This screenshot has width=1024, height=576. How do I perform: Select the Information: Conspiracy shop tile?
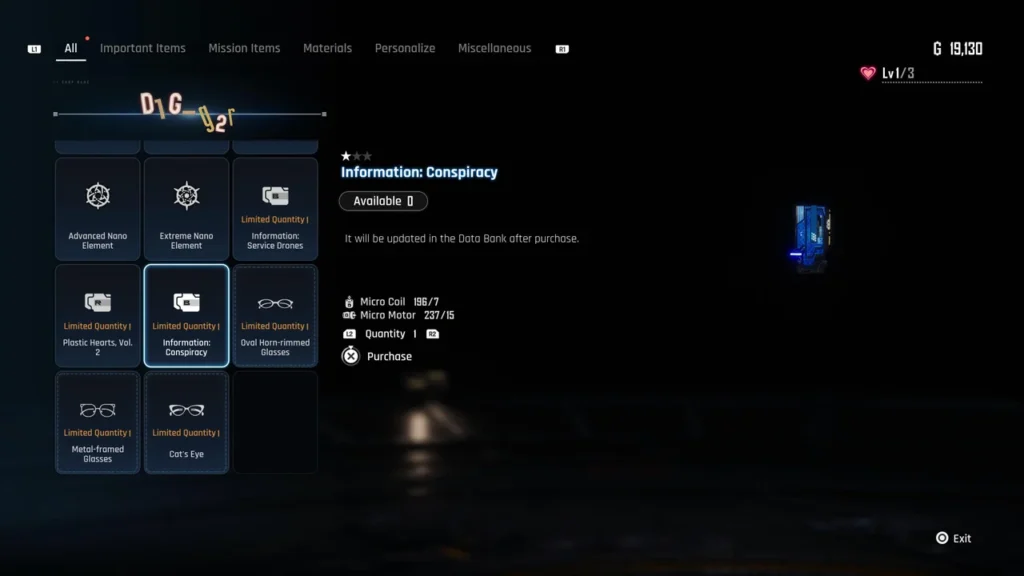click(x=187, y=315)
